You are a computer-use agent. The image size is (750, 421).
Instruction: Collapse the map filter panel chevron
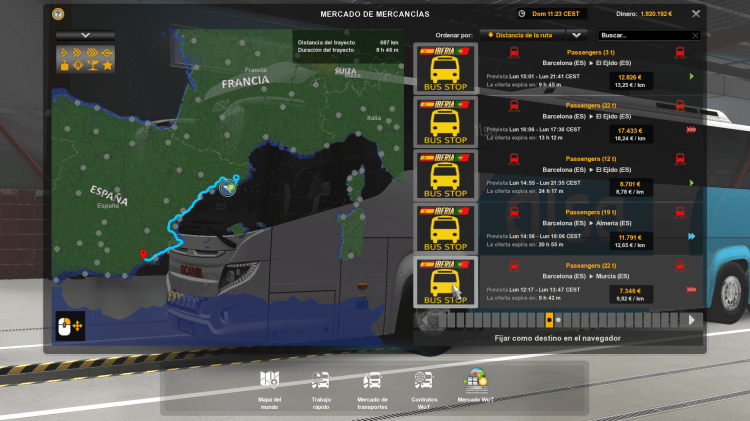point(85,35)
